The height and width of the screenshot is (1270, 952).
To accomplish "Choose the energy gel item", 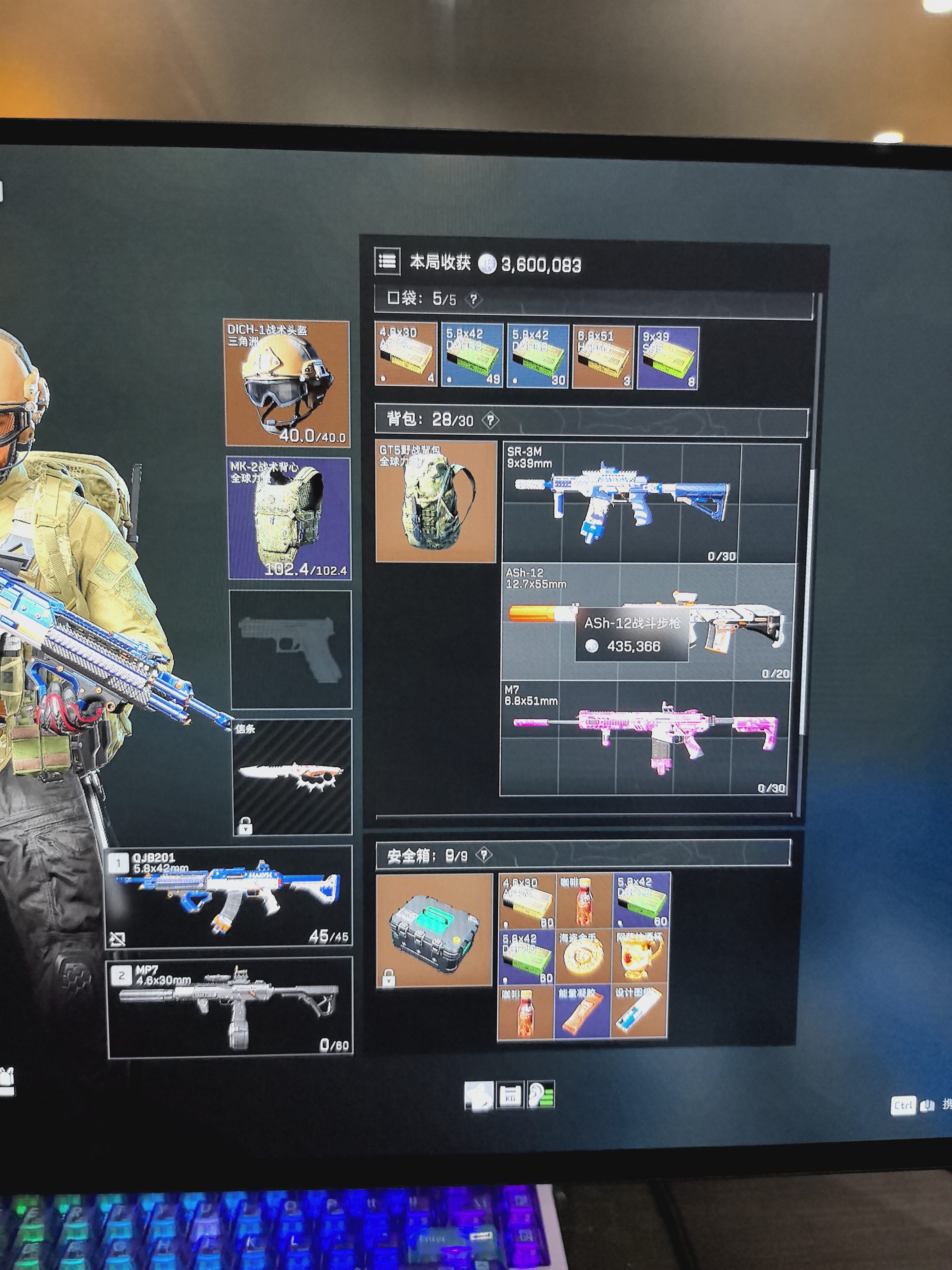I will click(x=582, y=1013).
